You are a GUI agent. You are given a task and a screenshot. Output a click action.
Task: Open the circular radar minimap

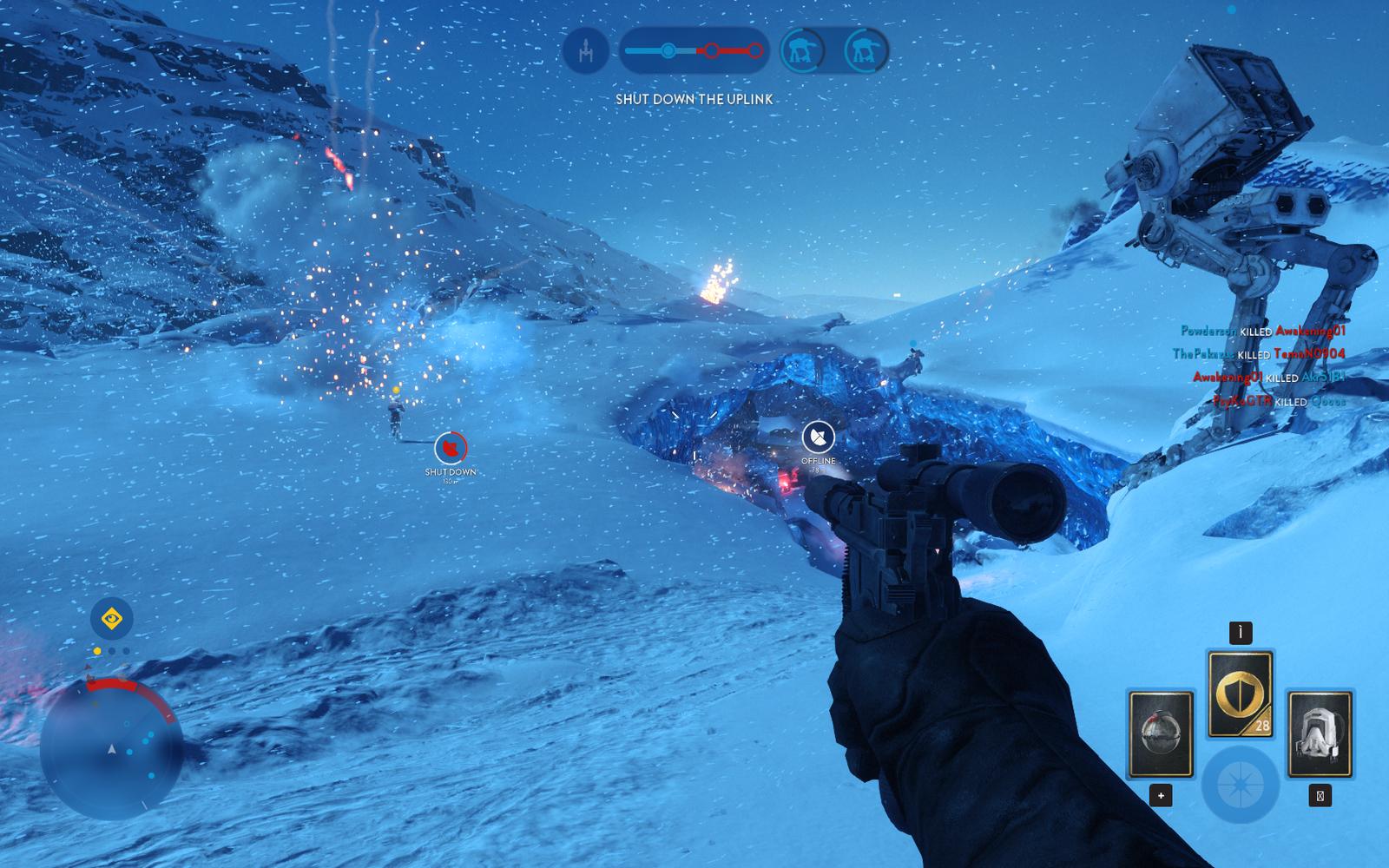(x=111, y=749)
